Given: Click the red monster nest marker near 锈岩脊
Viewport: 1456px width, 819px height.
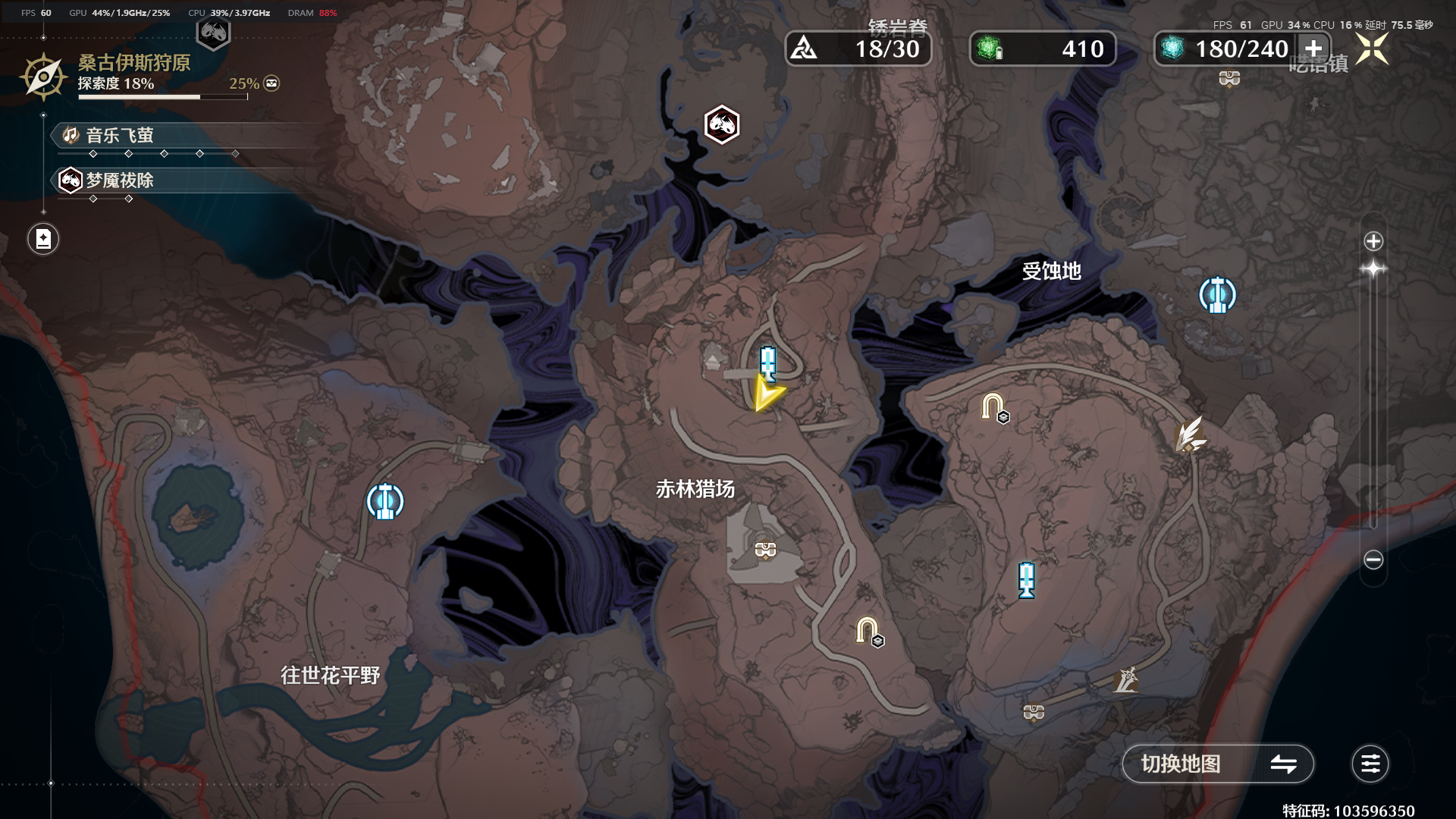Looking at the screenshot, I should 721,125.
